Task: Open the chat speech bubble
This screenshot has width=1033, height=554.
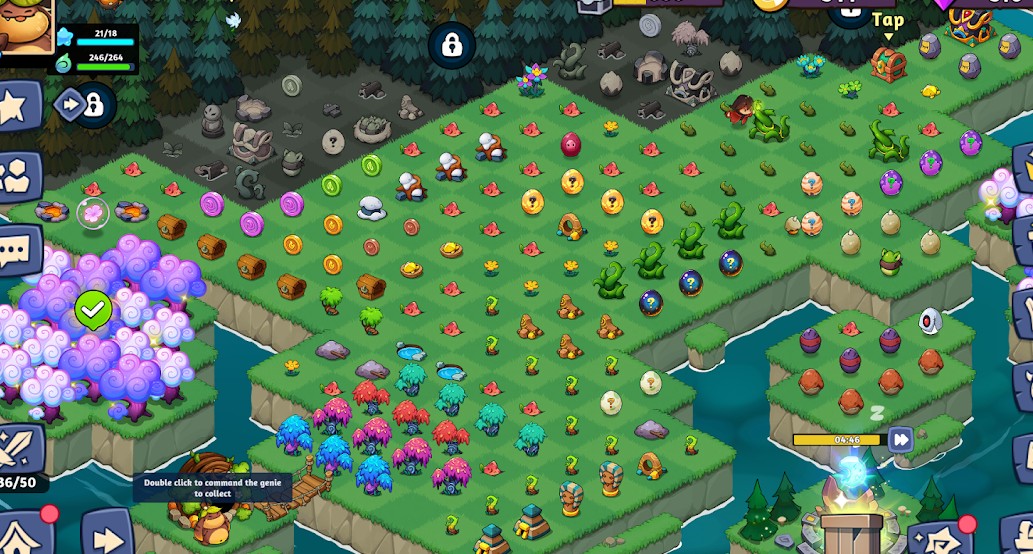Action: click(17, 250)
